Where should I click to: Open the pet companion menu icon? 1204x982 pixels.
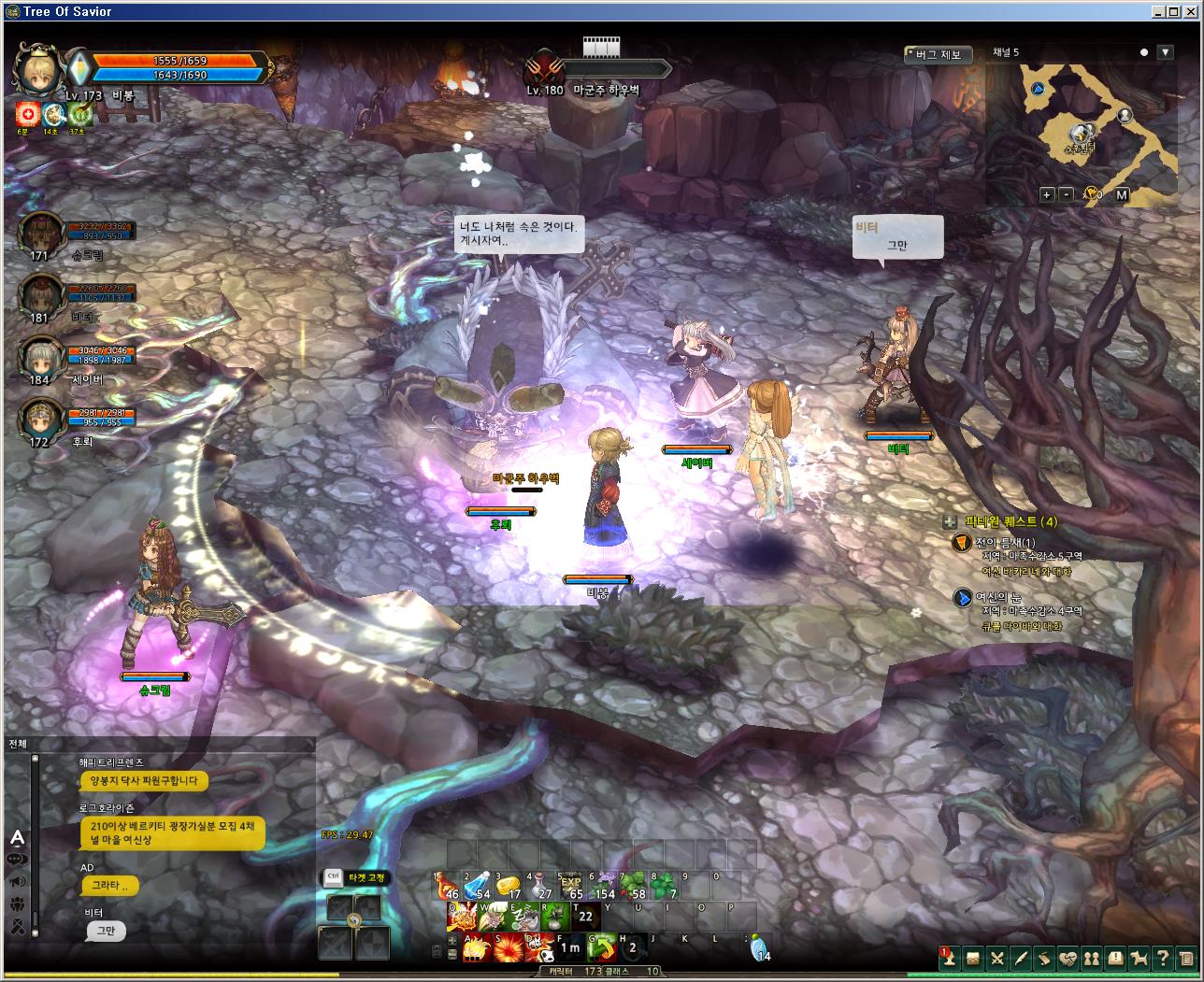pos(1139,959)
